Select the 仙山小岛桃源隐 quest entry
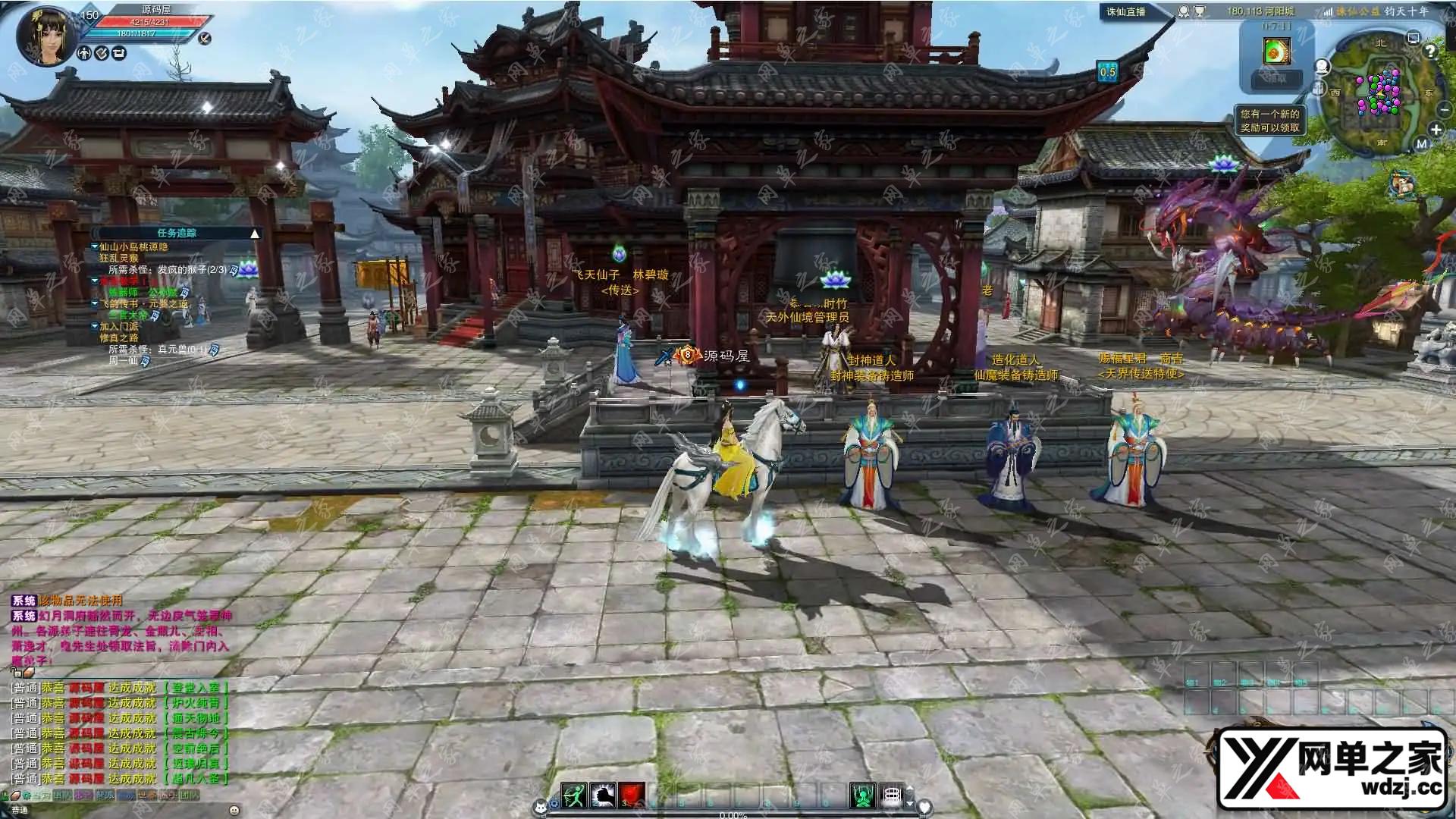Viewport: 1456px width, 819px height. pos(133,246)
